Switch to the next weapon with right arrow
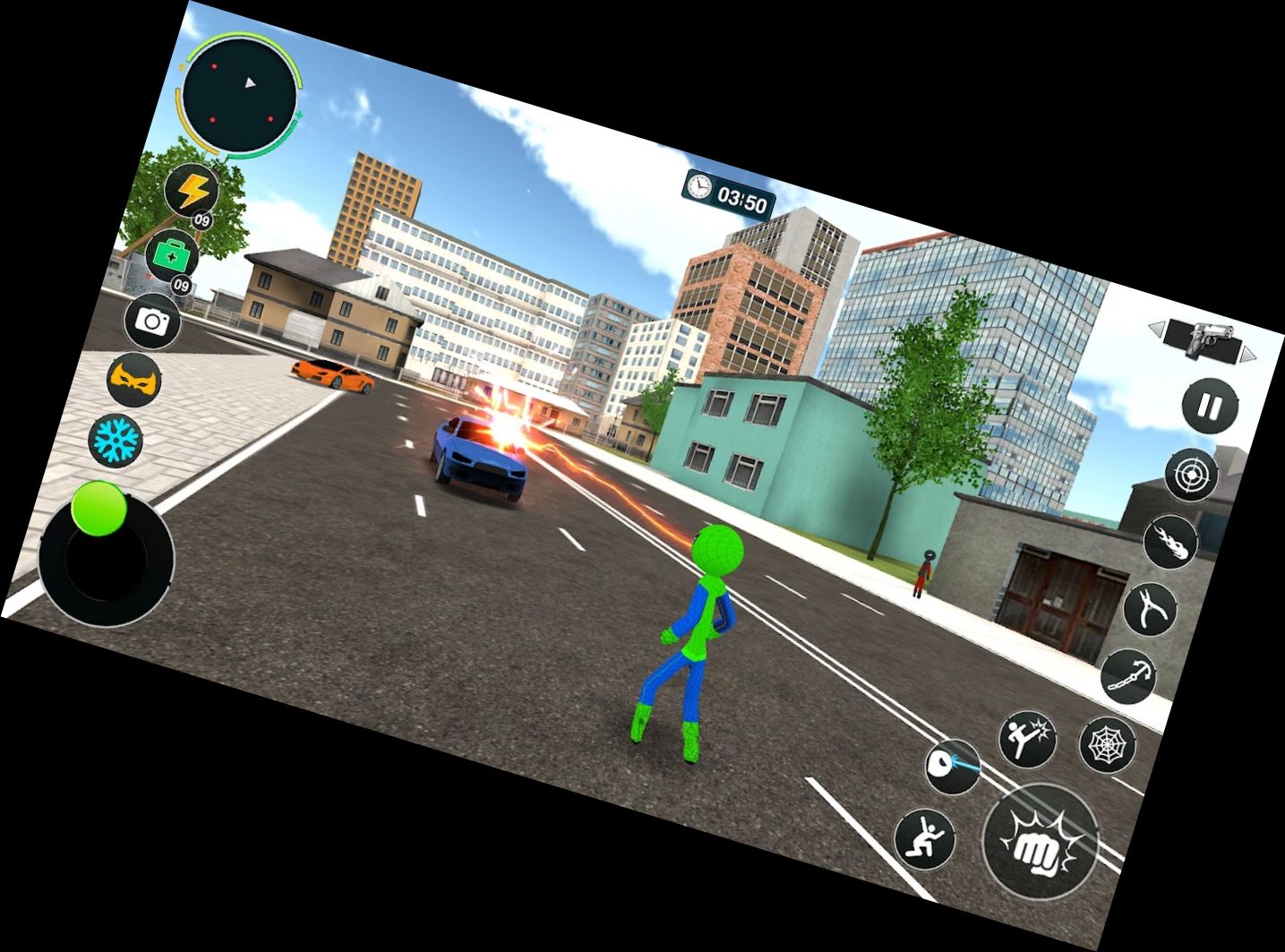The height and width of the screenshot is (952, 1285). tap(1246, 355)
